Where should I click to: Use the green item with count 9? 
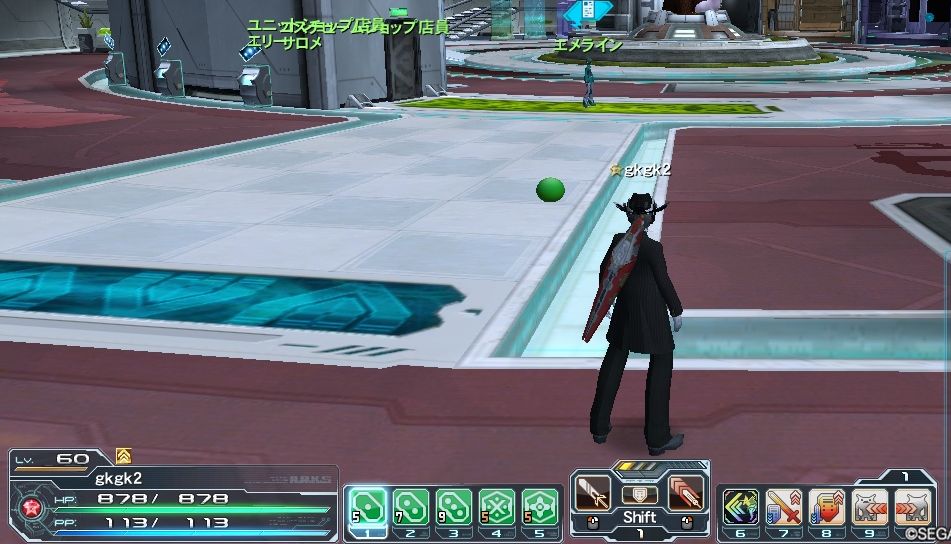(x=453, y=506)
